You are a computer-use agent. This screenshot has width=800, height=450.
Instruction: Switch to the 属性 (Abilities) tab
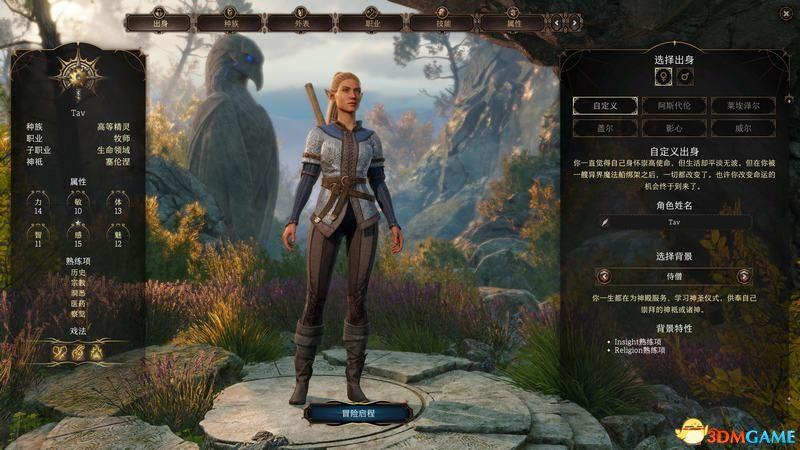click(513, 22)
